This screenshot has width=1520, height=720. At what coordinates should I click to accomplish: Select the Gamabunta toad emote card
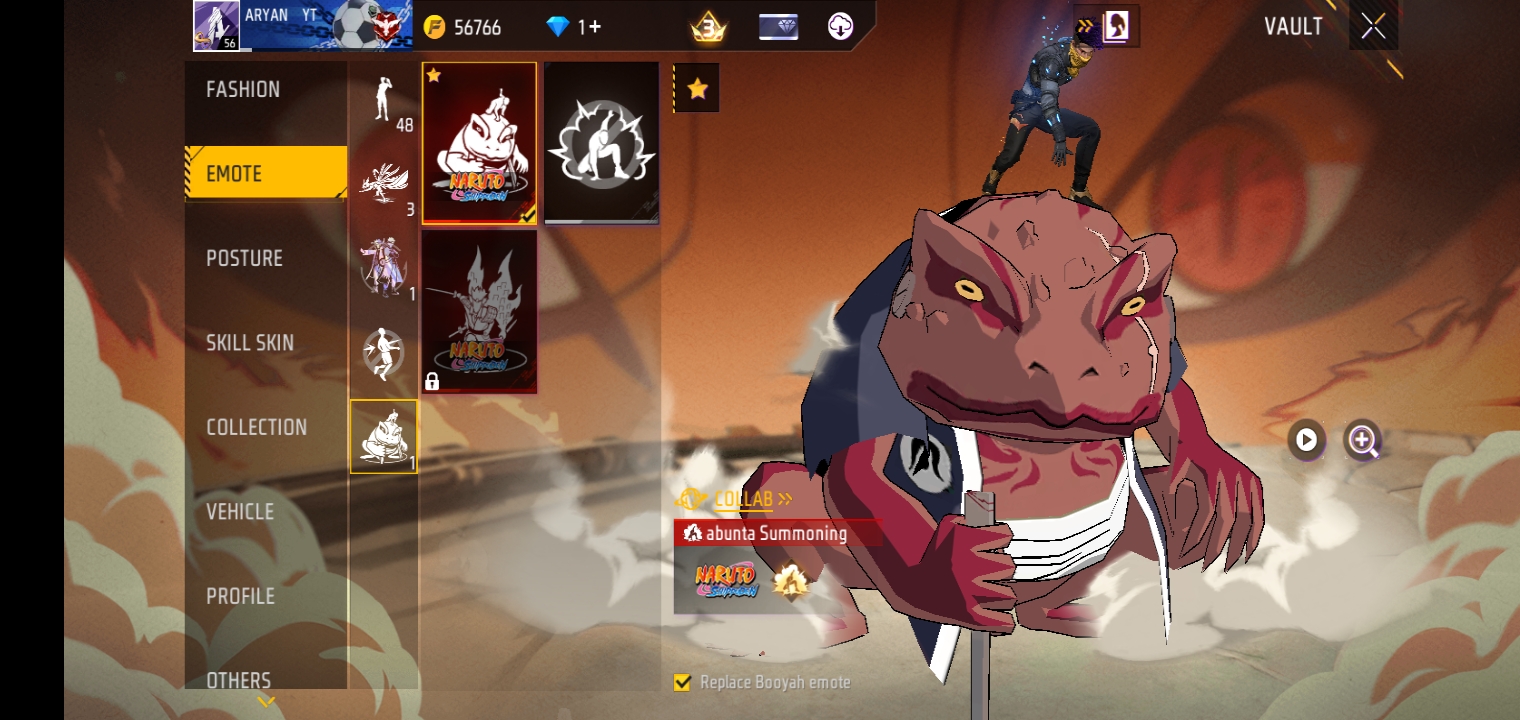tap(479, 143)
